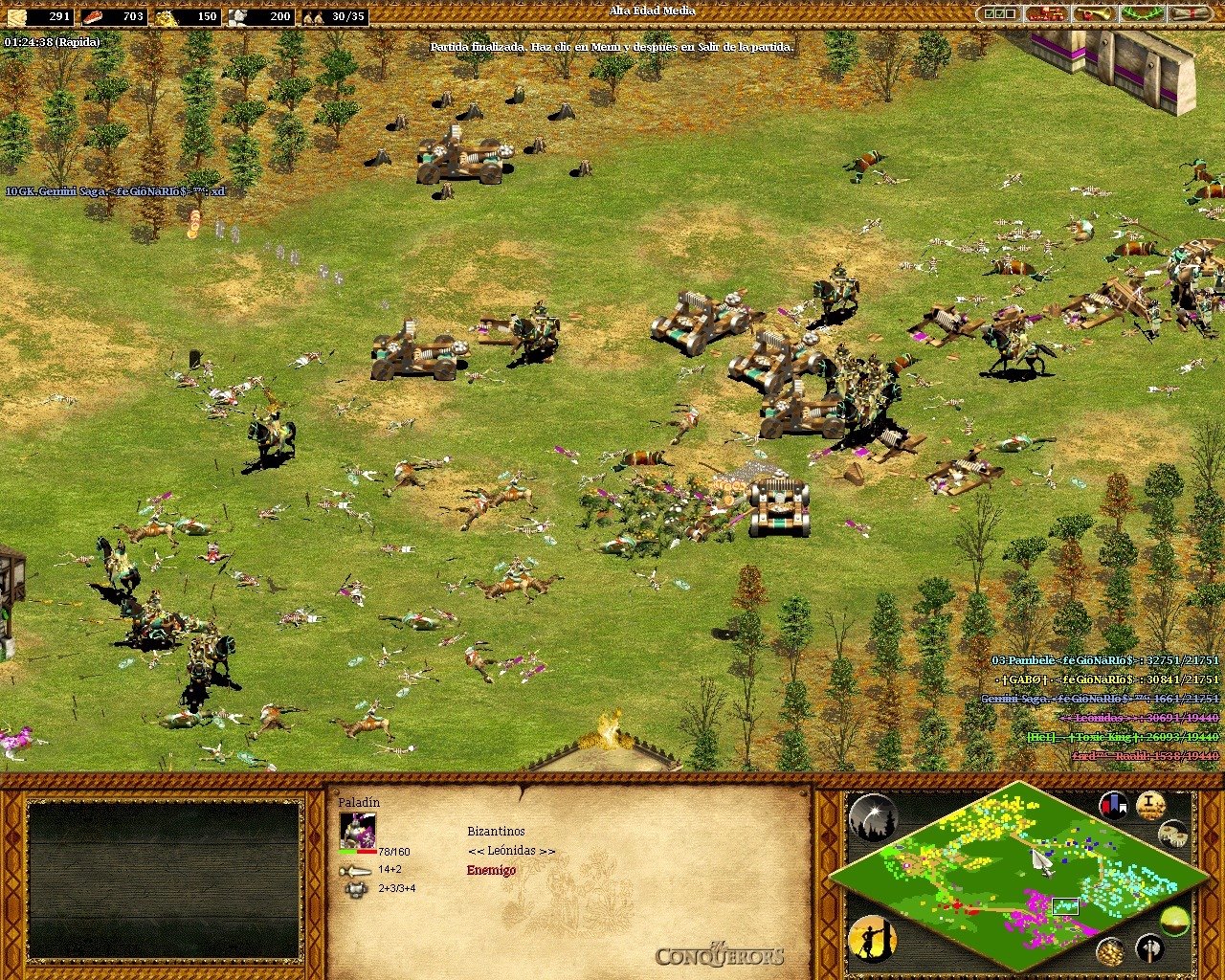Switch minimap to the green normal view
1225x980 pixels.
click(1174, 922)
